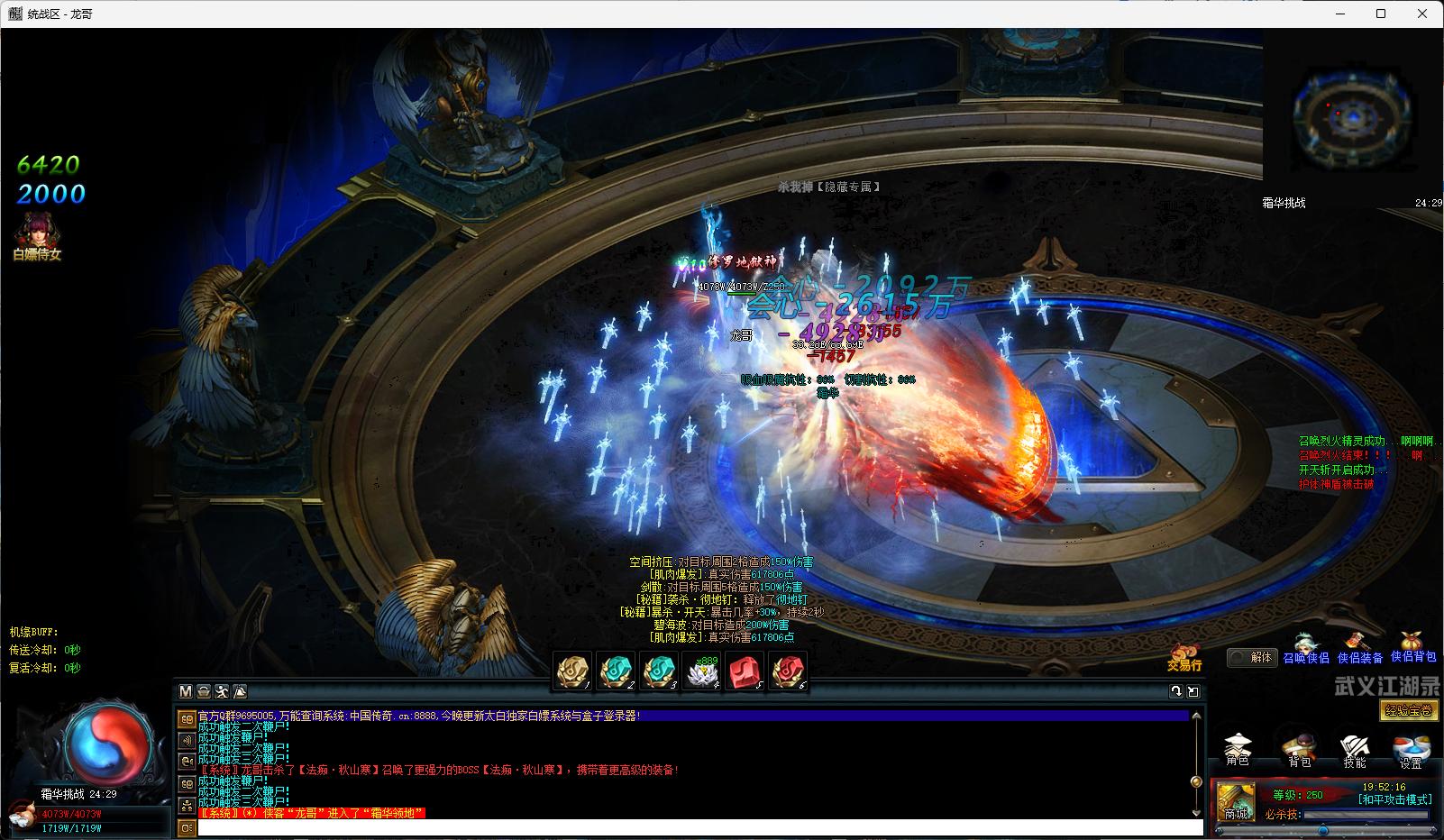Open the 背包 backpack
Viewport: 1444px width, 840px height.
1299,750
